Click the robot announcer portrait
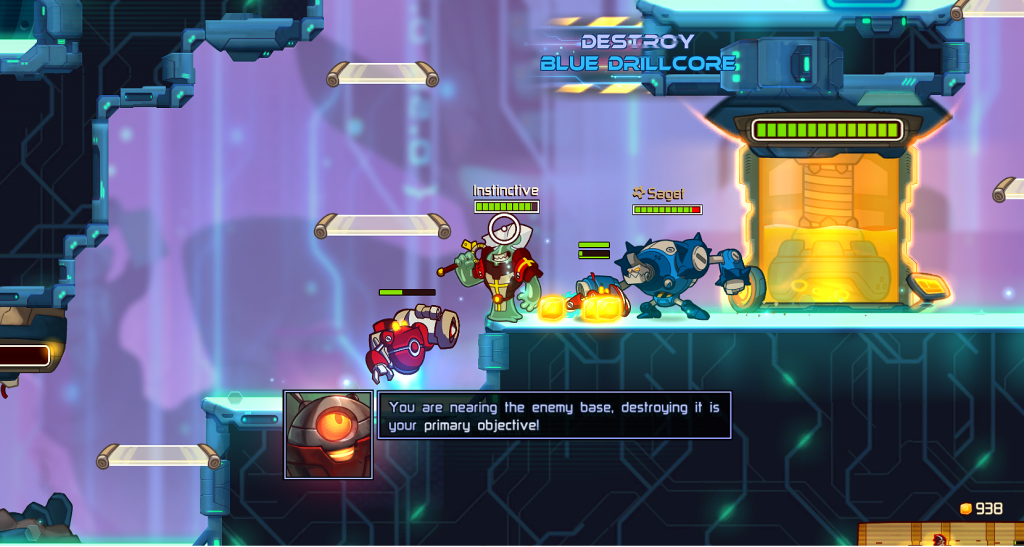This screenshot has width=1024, height=547. [x=328, y=434]
